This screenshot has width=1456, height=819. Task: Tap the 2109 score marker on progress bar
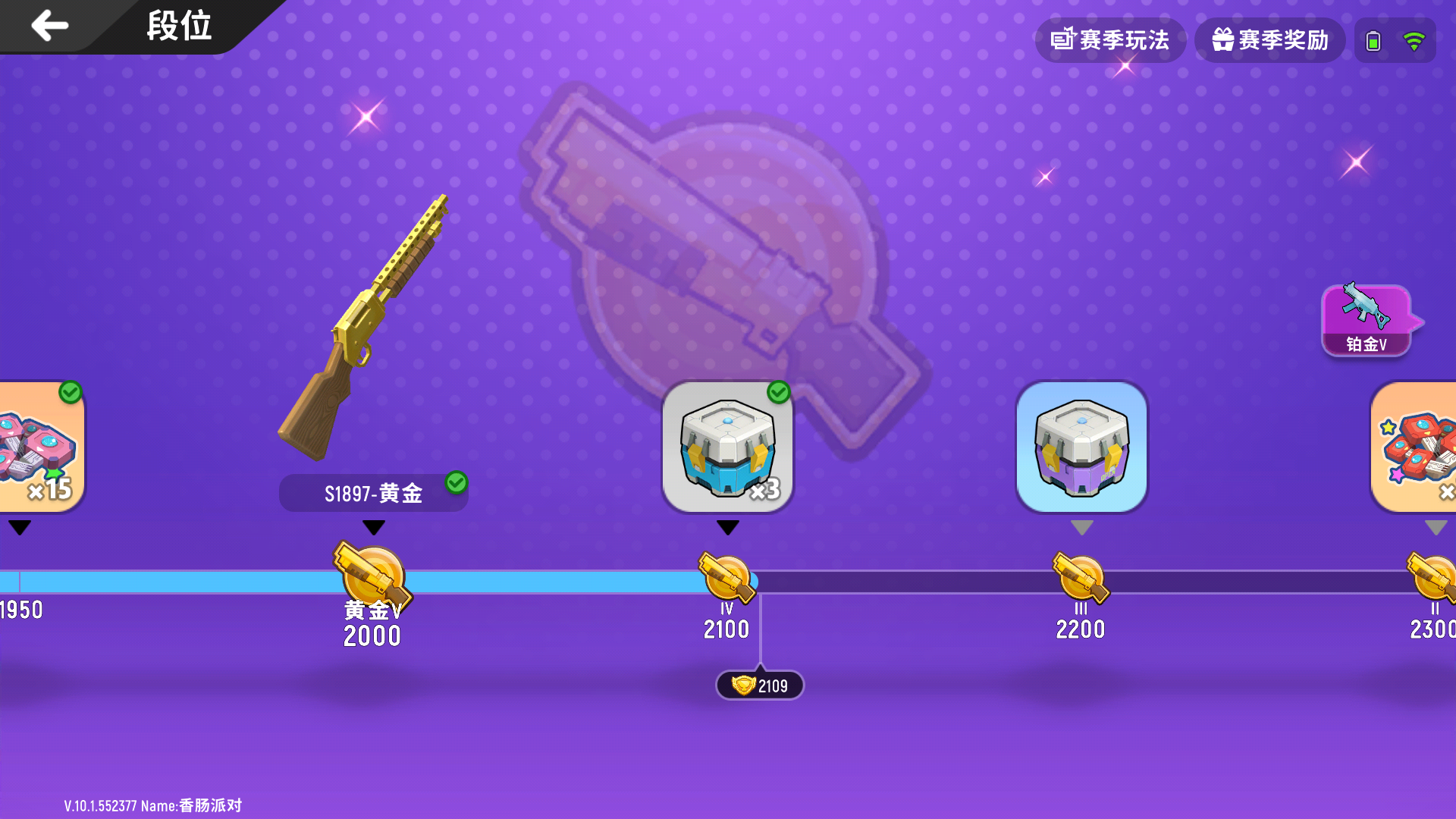759,684
